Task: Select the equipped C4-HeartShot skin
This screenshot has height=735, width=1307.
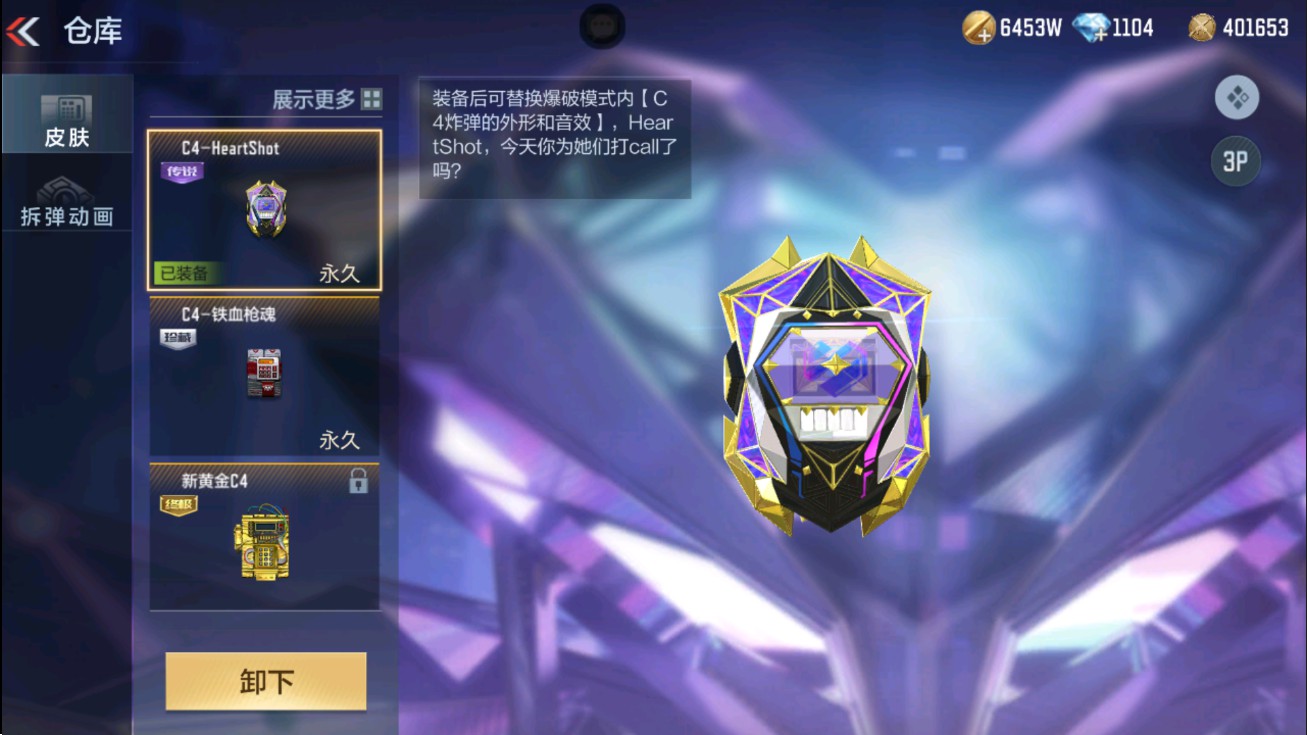Action: coord(265,205)
